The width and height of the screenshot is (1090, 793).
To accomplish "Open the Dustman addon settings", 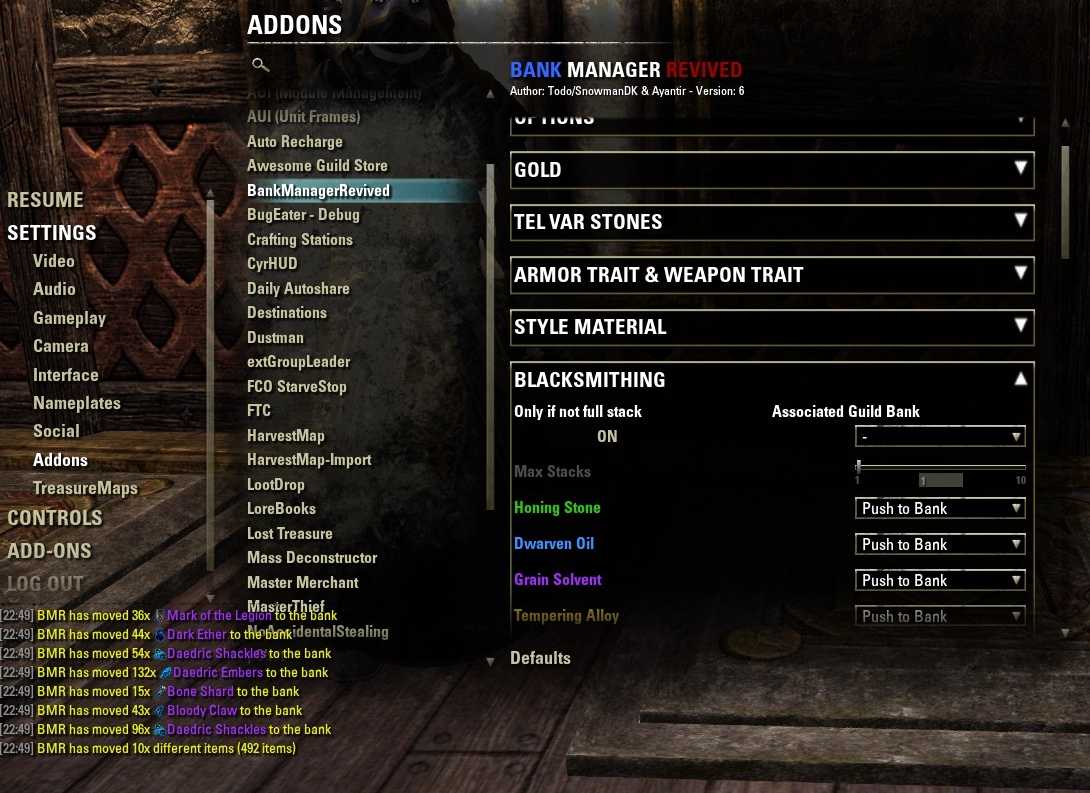I will tap(275, 338).
